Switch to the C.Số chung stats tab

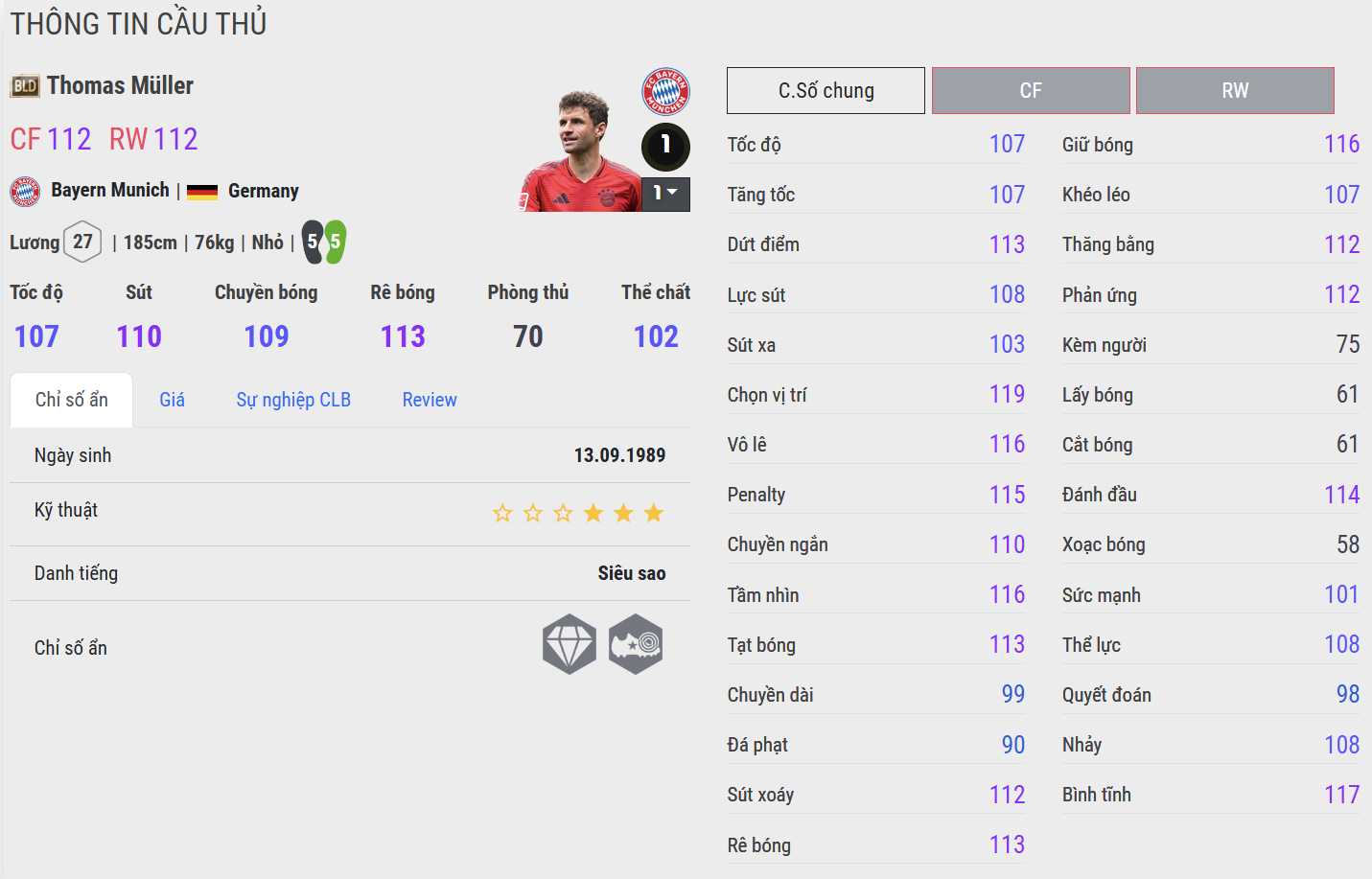pos(826,91)
